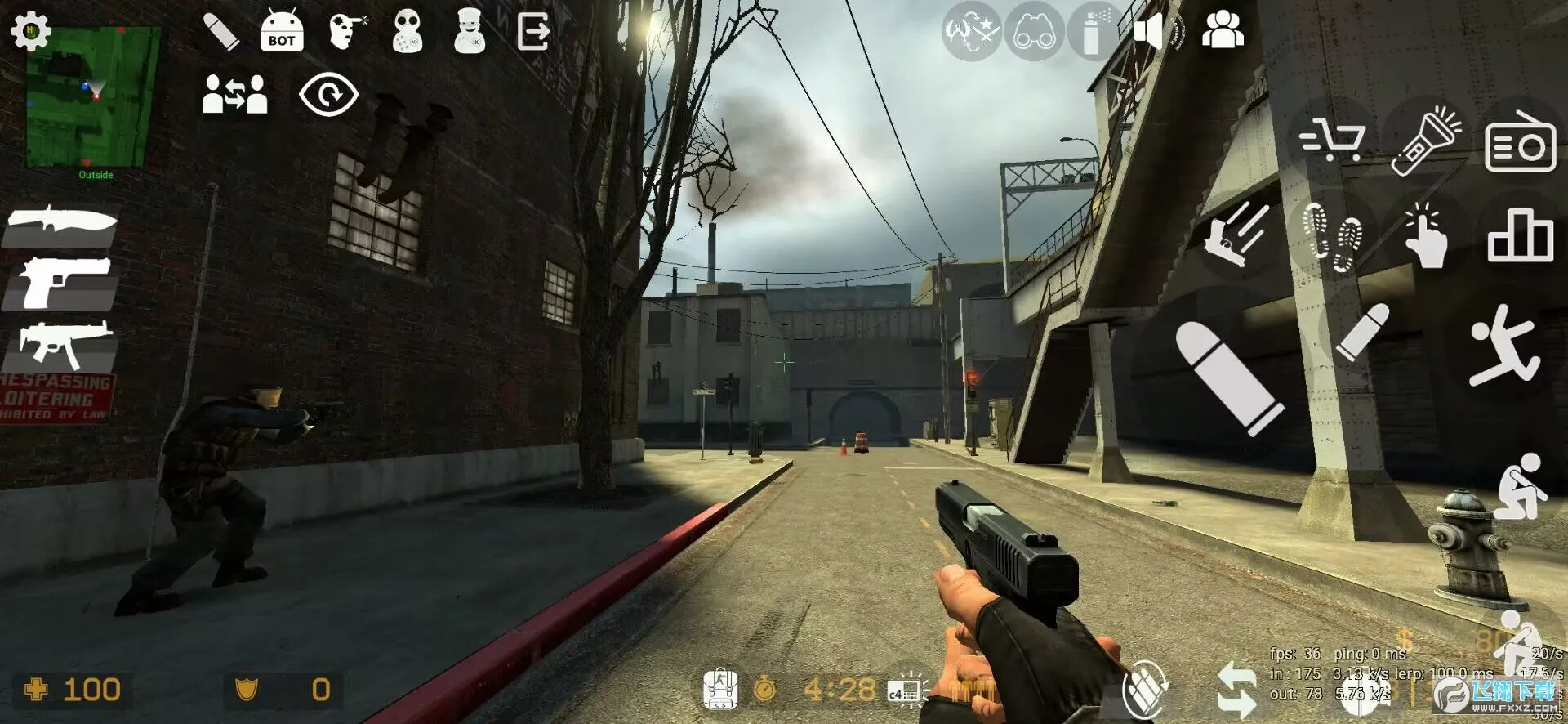
Task: Toggle the speaker sound icon
Action: point(1149,33)
